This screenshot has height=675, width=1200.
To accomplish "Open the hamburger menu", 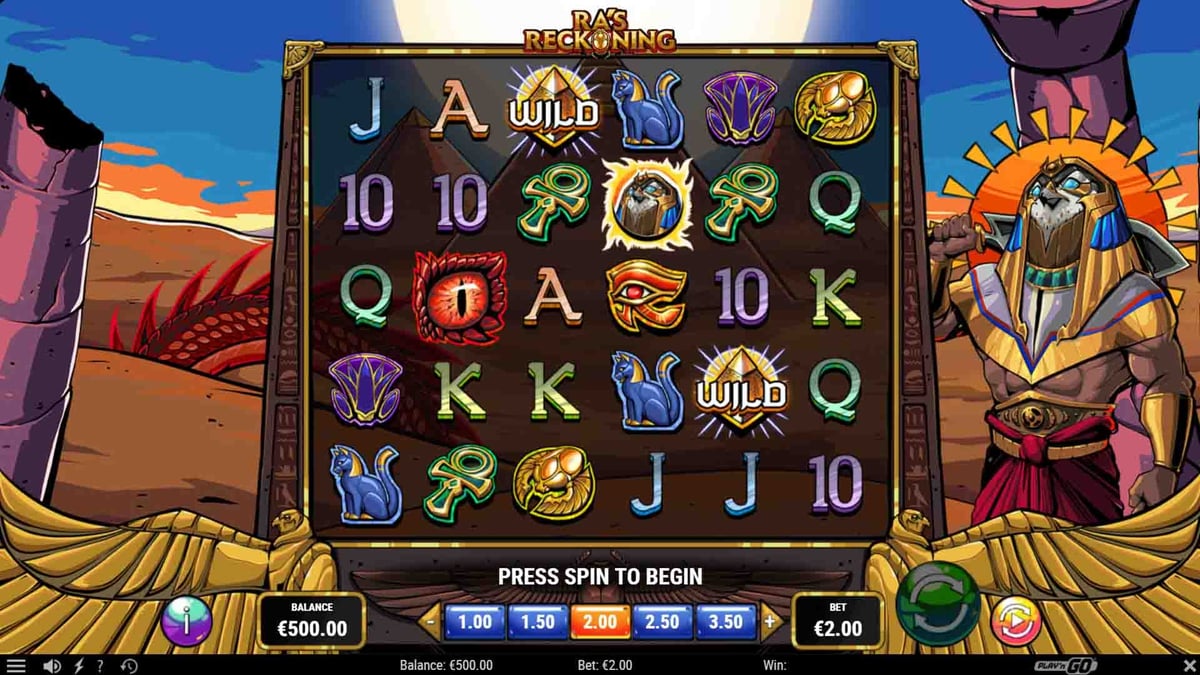I will point(16,666).
